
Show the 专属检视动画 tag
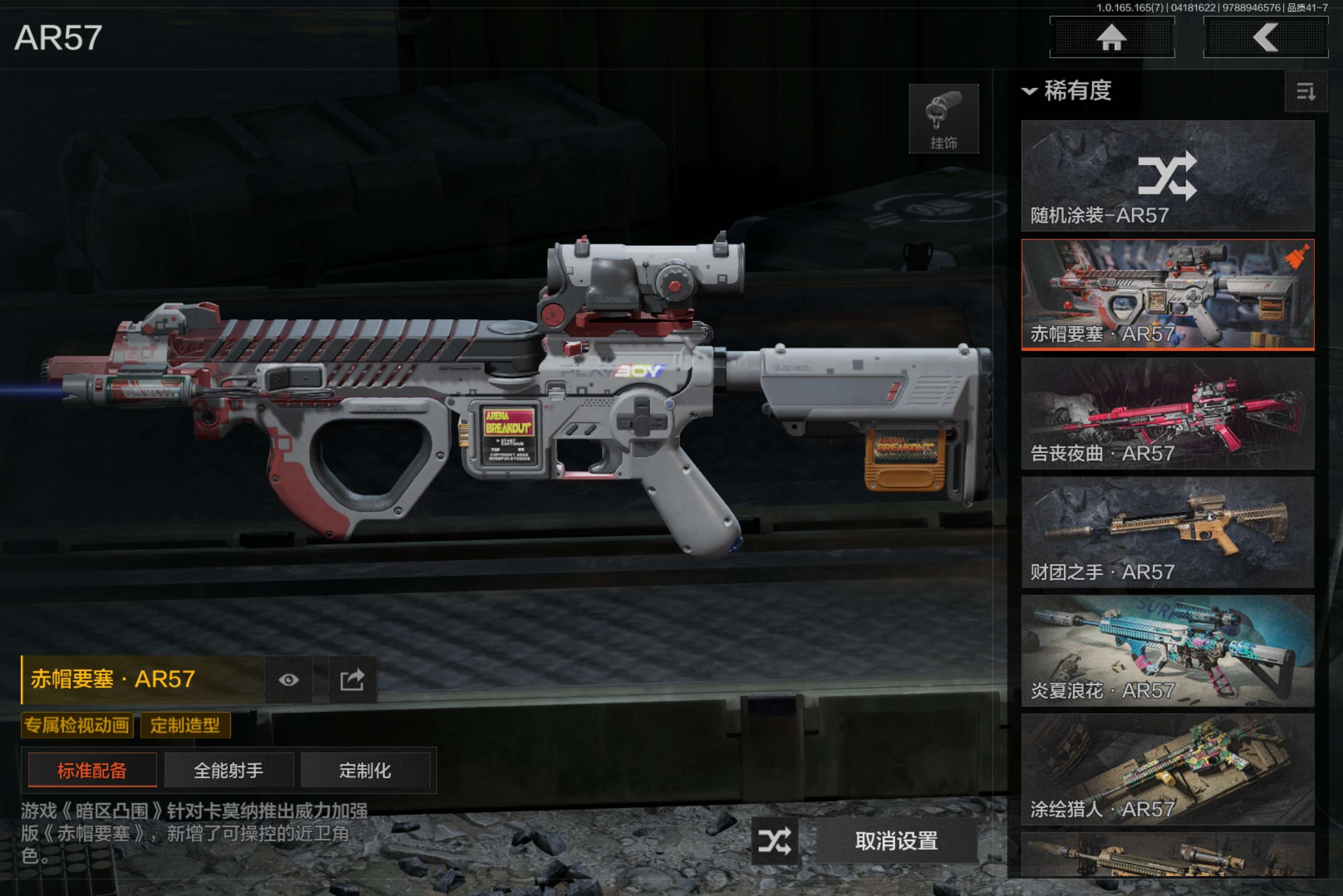click(77, 725)
